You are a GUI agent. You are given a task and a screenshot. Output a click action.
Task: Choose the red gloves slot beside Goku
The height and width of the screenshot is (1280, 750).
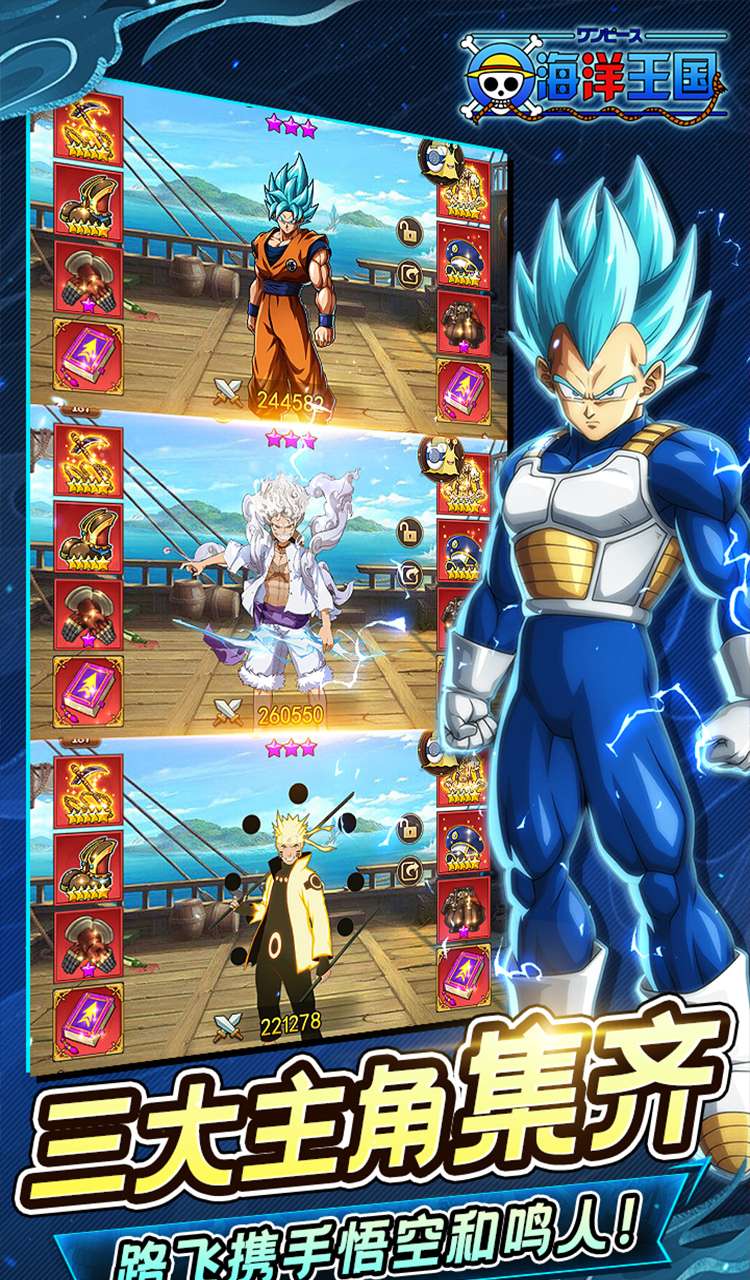[x=88, y=279]
